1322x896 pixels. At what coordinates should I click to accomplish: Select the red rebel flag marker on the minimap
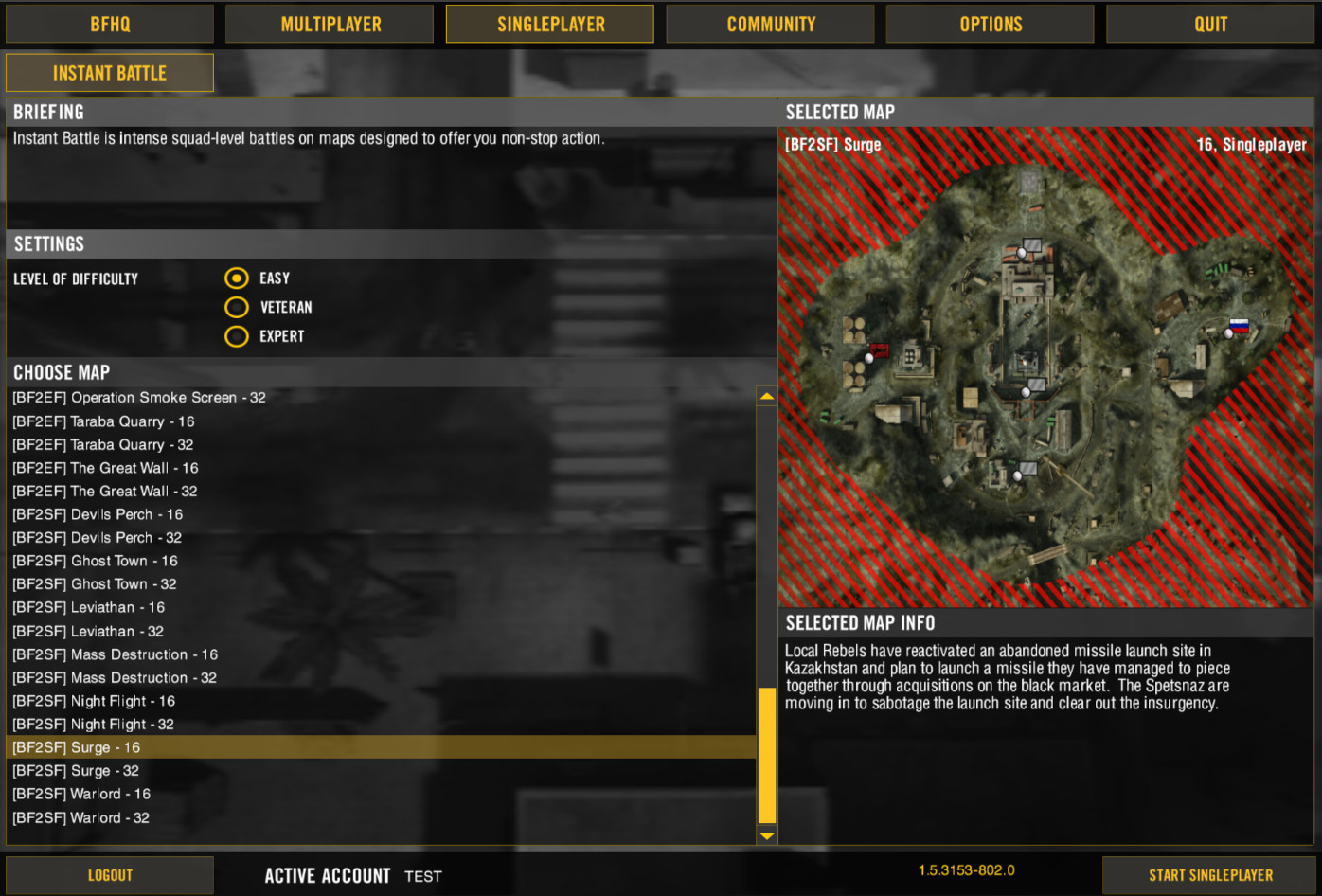tap(880, 349)
